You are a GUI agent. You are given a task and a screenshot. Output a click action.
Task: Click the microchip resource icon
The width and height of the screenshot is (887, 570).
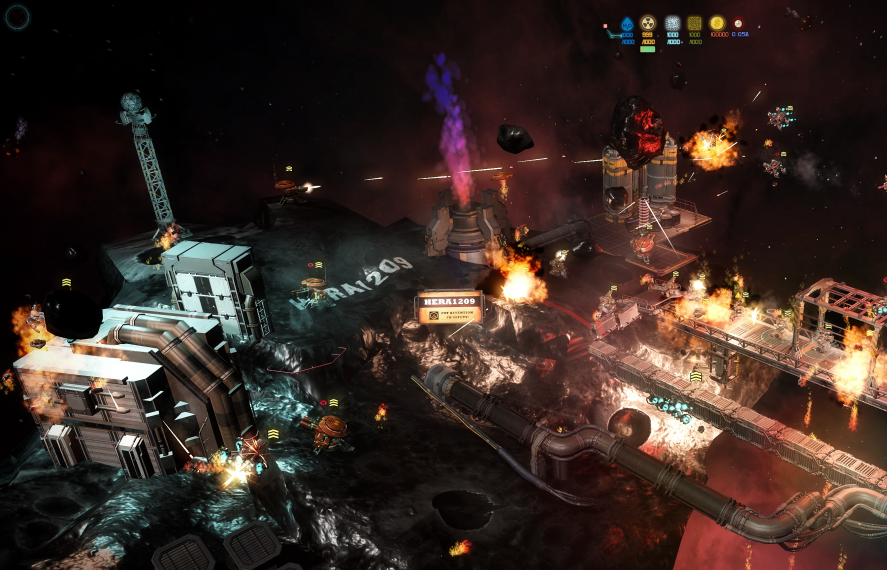[x=672, y=24]
